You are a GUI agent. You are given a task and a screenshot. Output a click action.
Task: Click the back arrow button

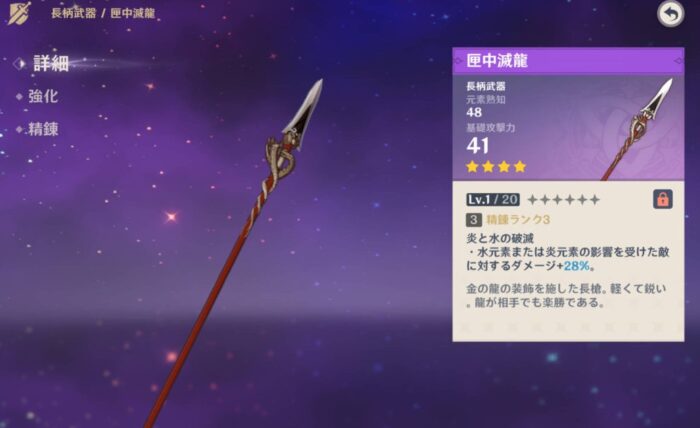coord(670,14)
